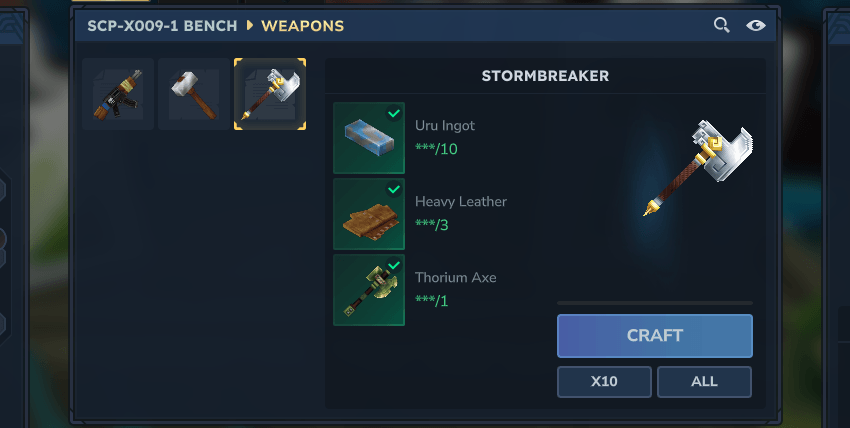Craft the Stormbreaker weapon
850x428 pixels.
point(654,336)
